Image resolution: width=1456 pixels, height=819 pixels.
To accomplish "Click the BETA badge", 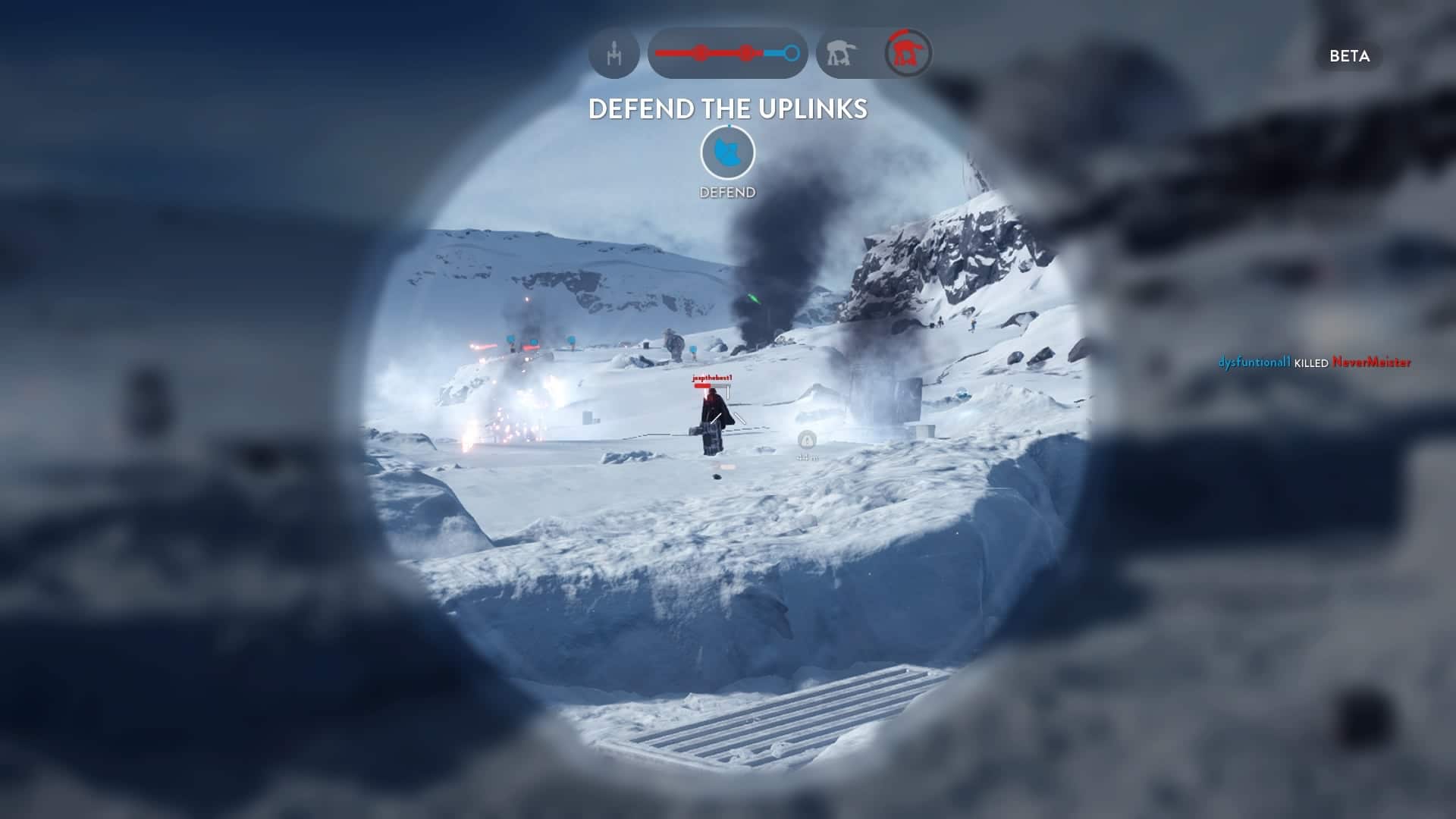I will [x=1349, y=56].
